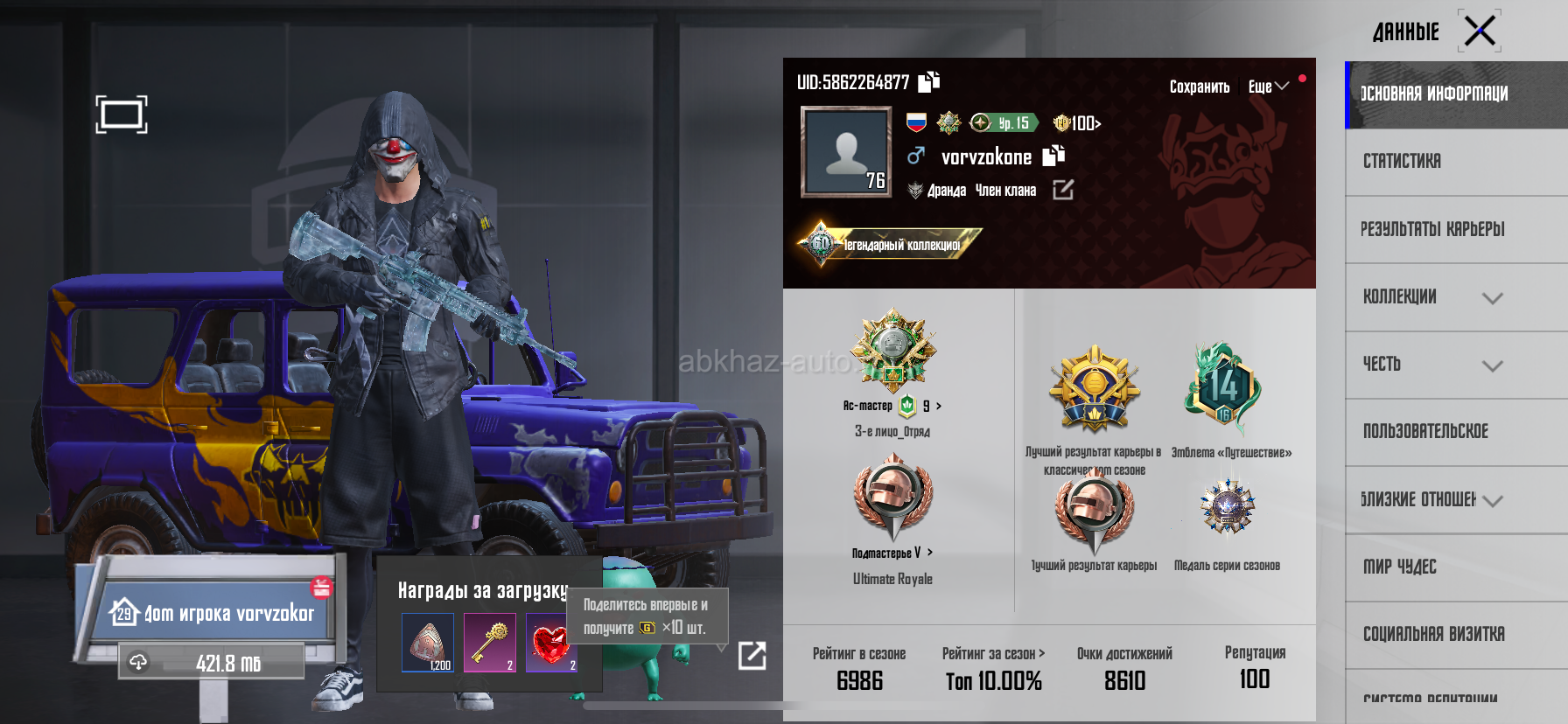Select the red heart gem reward
Screen dimensions: 1568x724
click(x=551, y=643)
